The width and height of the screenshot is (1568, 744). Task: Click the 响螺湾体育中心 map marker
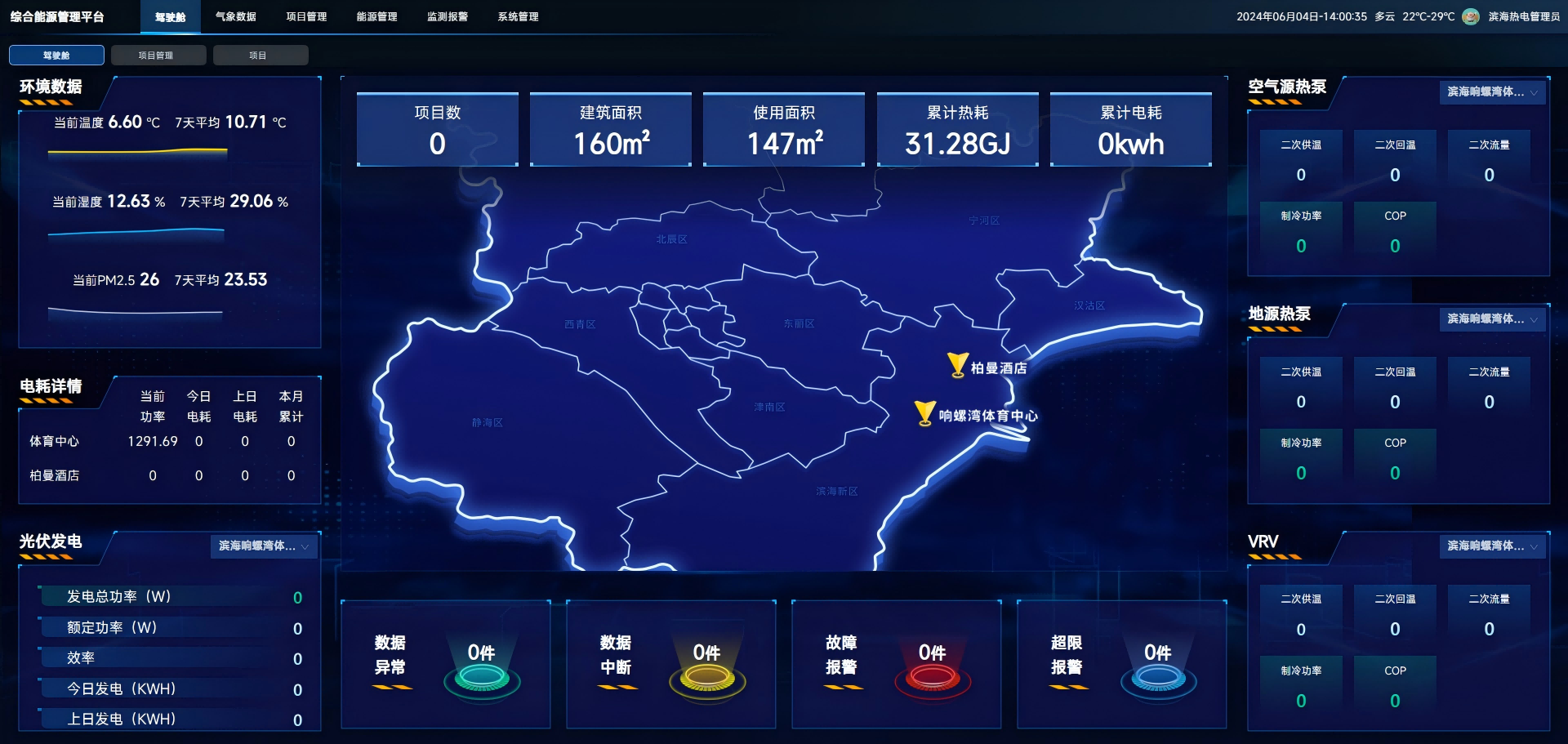click(x=924, y=412)
